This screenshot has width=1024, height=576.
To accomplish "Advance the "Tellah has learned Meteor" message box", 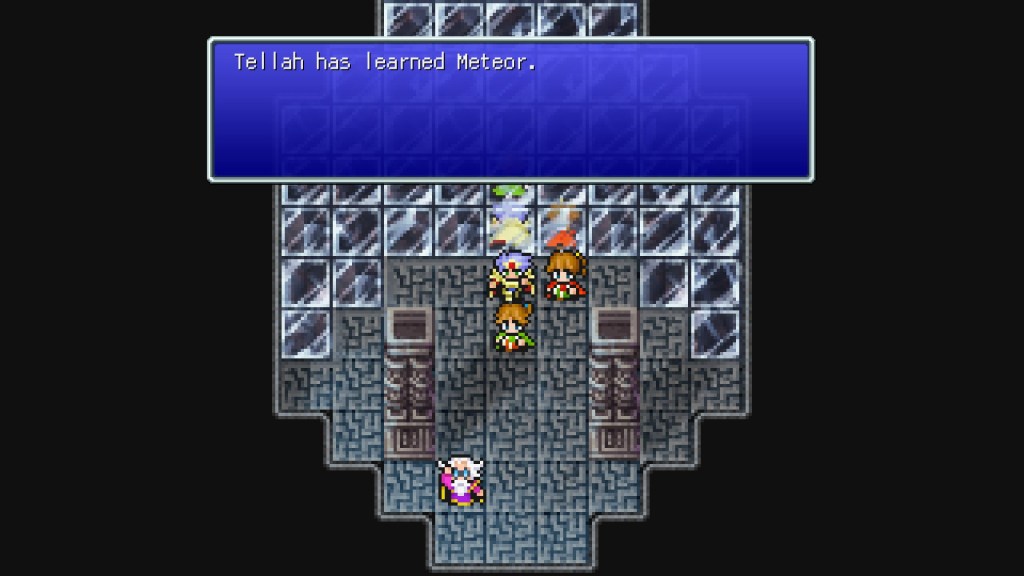I will [510, 109].
